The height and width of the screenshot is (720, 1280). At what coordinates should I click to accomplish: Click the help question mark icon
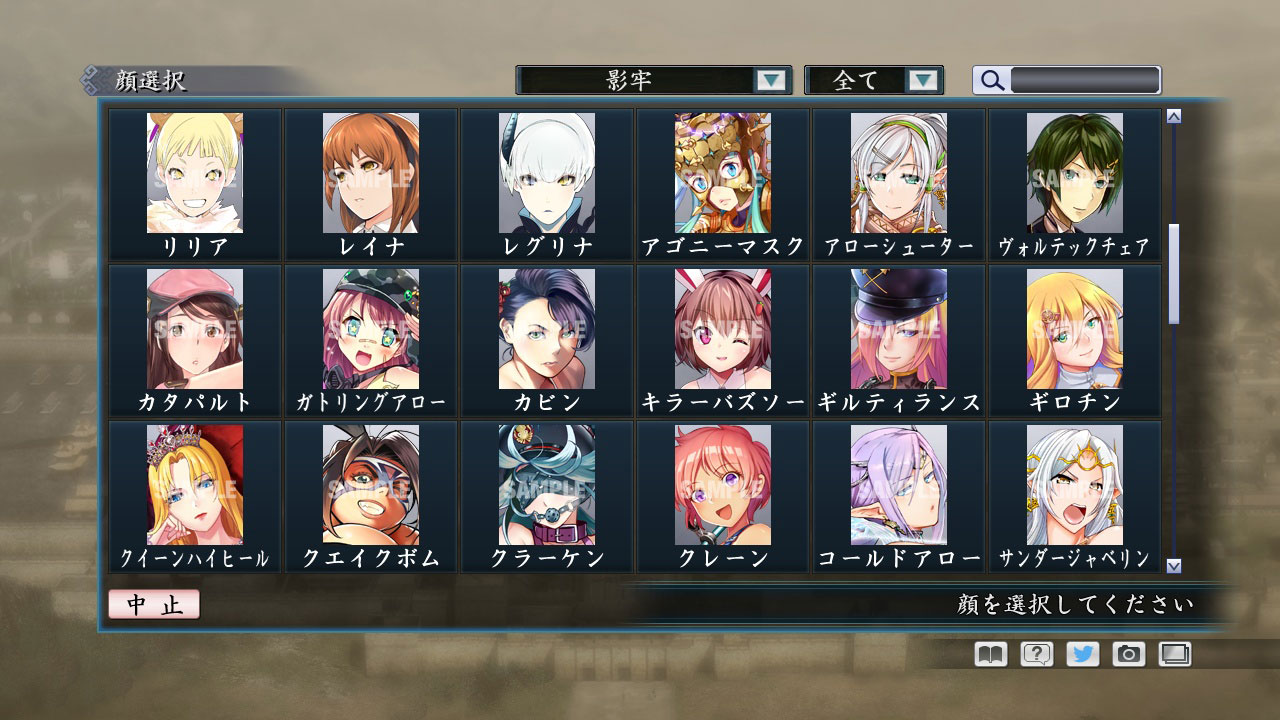click(1036, 654)
